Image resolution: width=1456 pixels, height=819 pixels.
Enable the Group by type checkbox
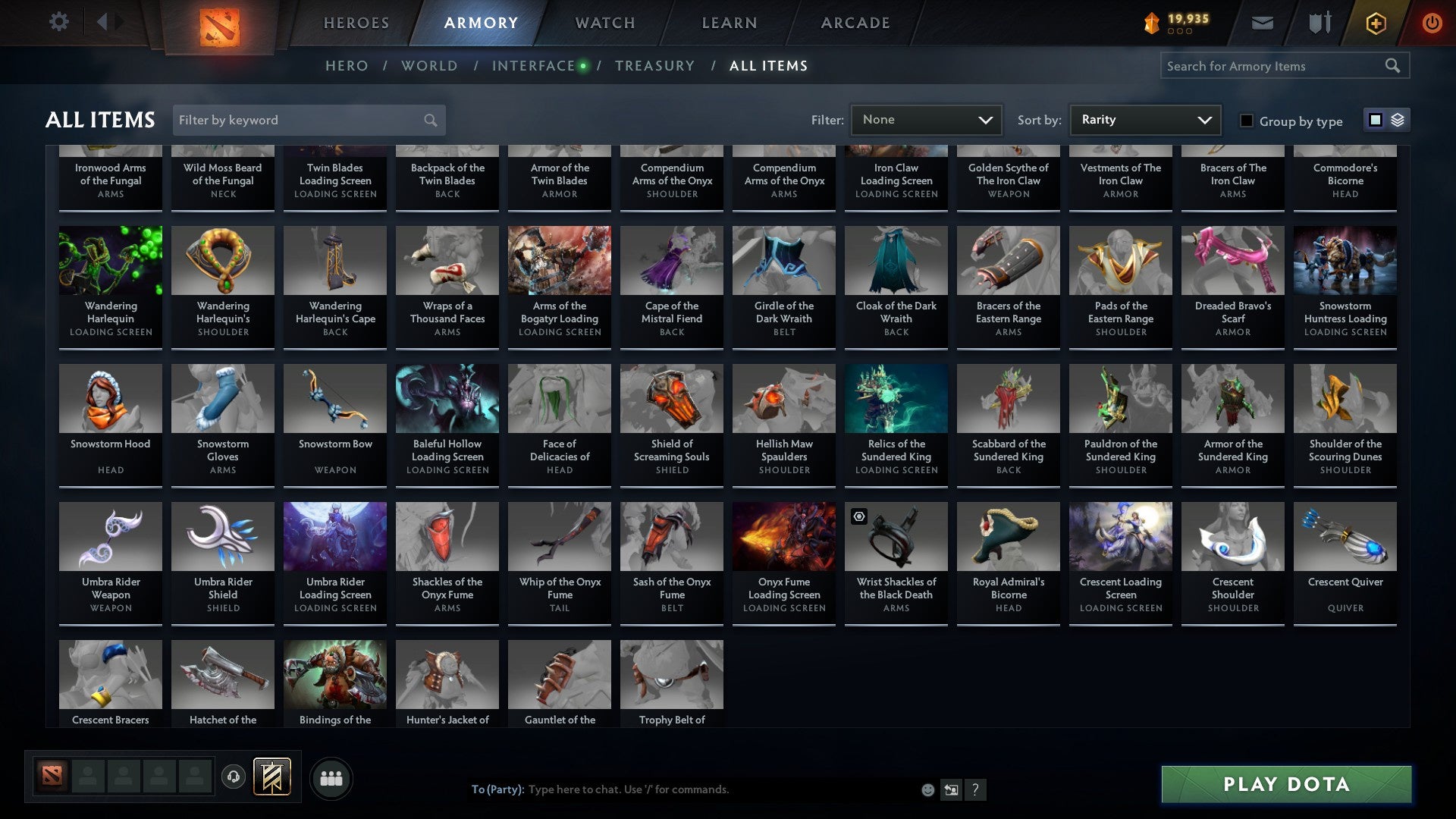pyautogui.click(x=1246, y=121)
